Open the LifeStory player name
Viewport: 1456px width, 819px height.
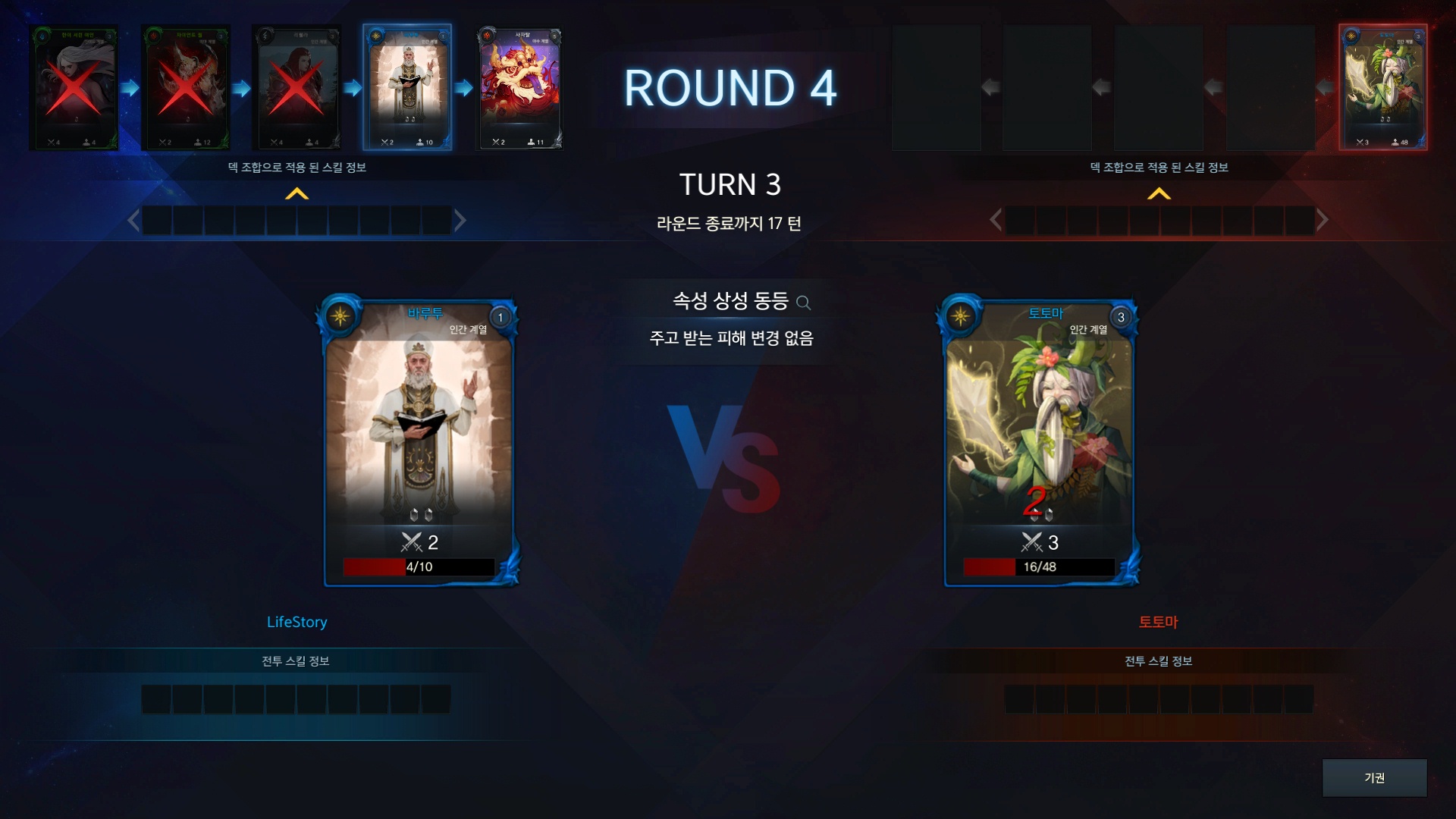[x=297, y=622]
